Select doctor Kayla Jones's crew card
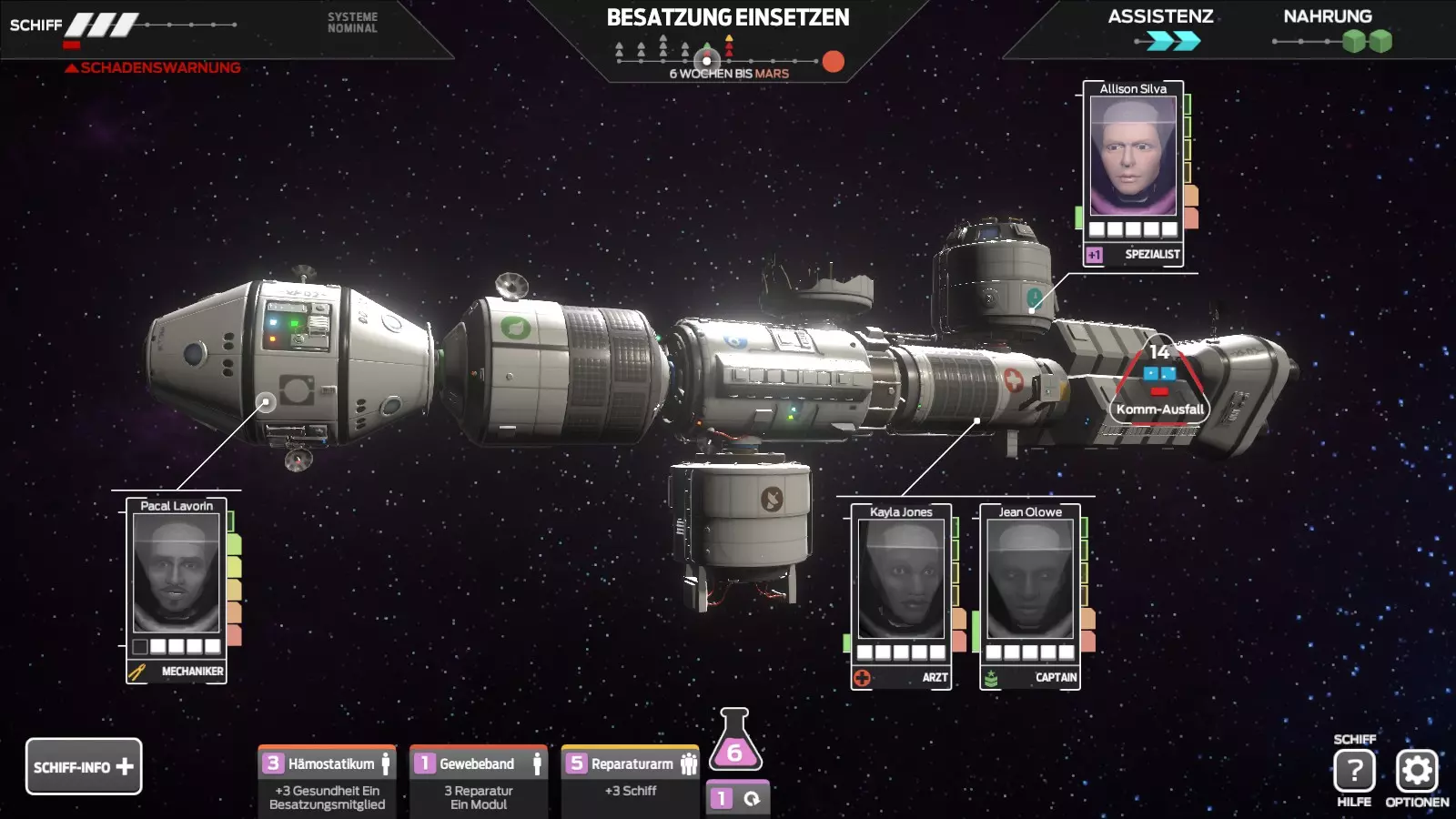 (901, 595)
